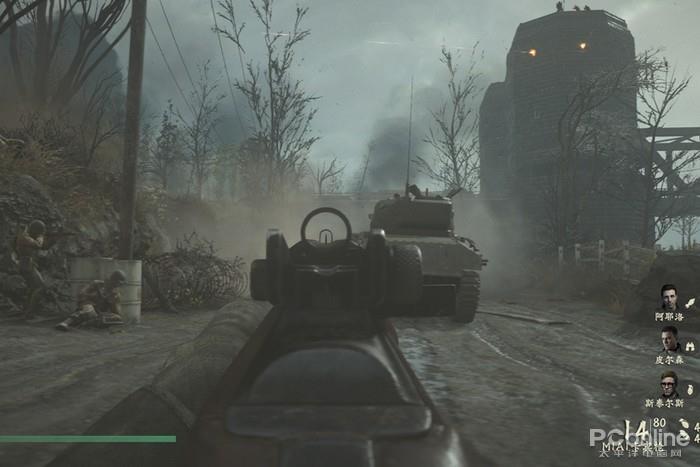Choose the squadmate portrait wearing glasses
This screenshot has height=467, width=700.
(x=669, y=384)
